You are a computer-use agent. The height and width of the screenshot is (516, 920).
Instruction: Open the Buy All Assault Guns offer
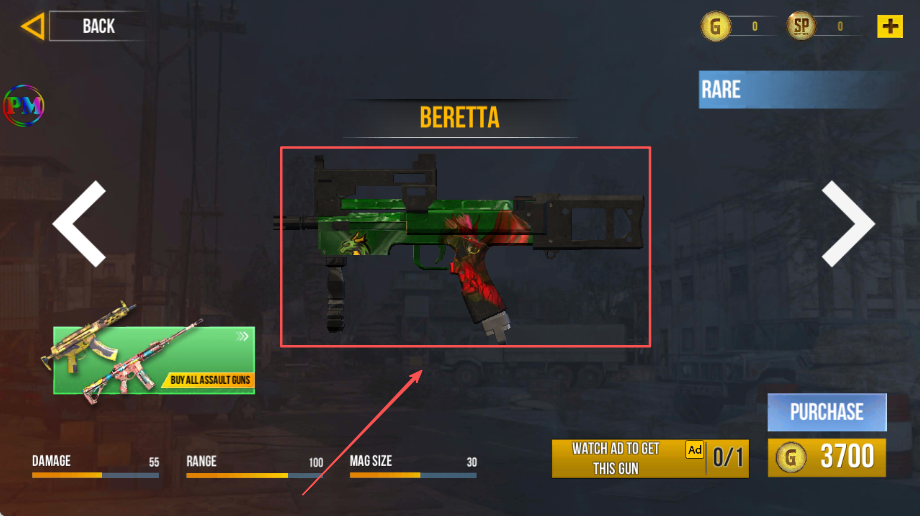click(x=154, y=360)
